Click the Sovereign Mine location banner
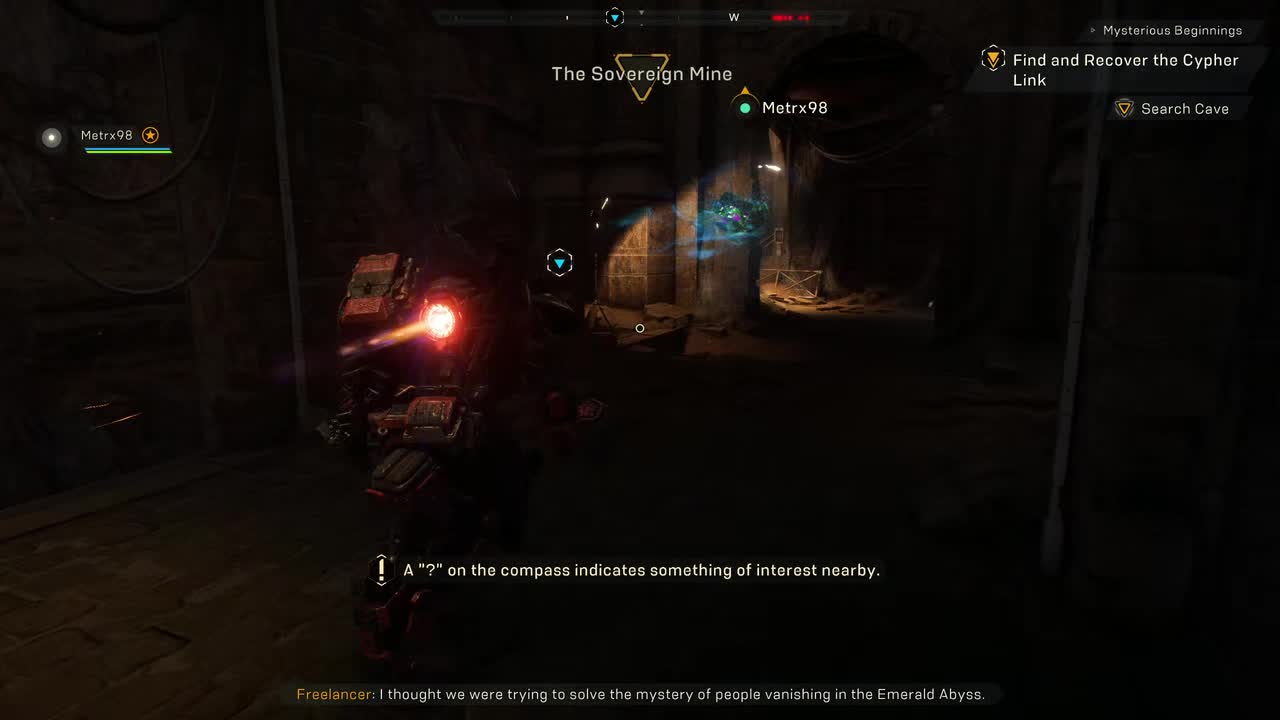This screenshot has height=720, width=1280. [642, 75]
